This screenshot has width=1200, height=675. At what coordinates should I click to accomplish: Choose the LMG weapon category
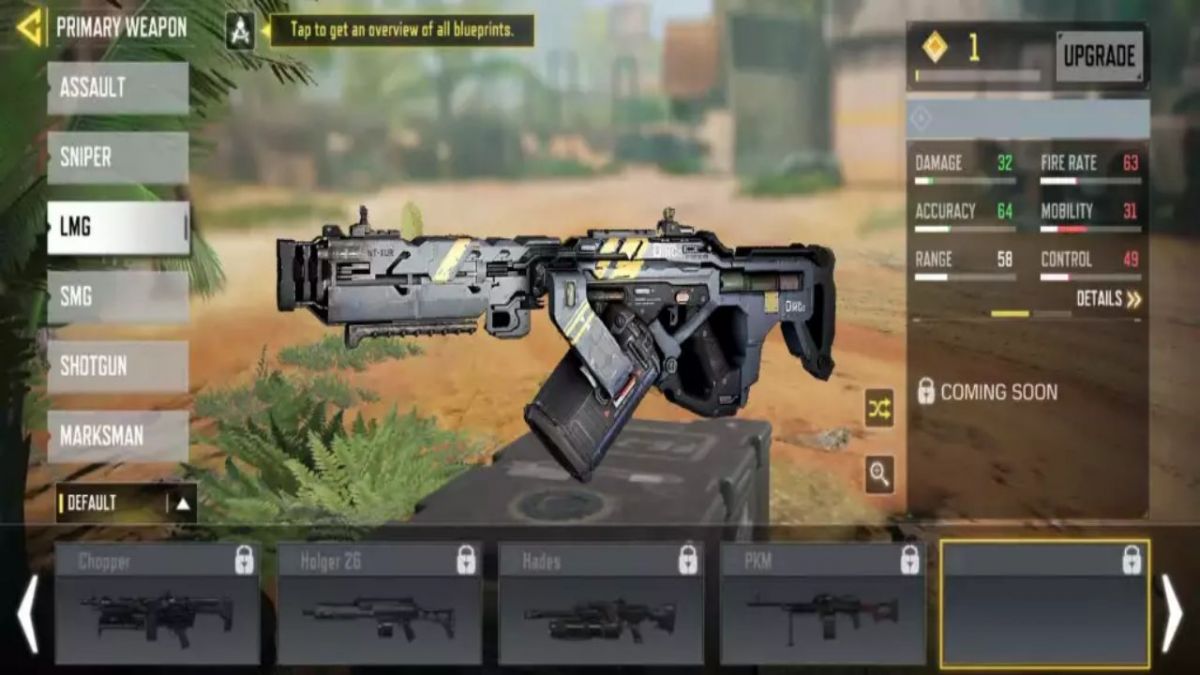coord(117,227)
